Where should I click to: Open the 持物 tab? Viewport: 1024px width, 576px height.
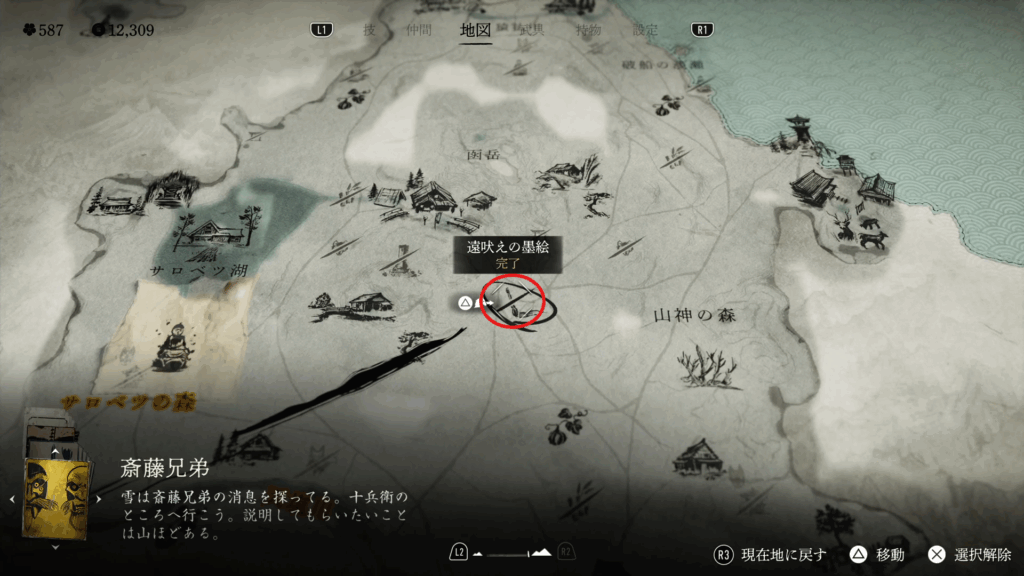[588, 30]
